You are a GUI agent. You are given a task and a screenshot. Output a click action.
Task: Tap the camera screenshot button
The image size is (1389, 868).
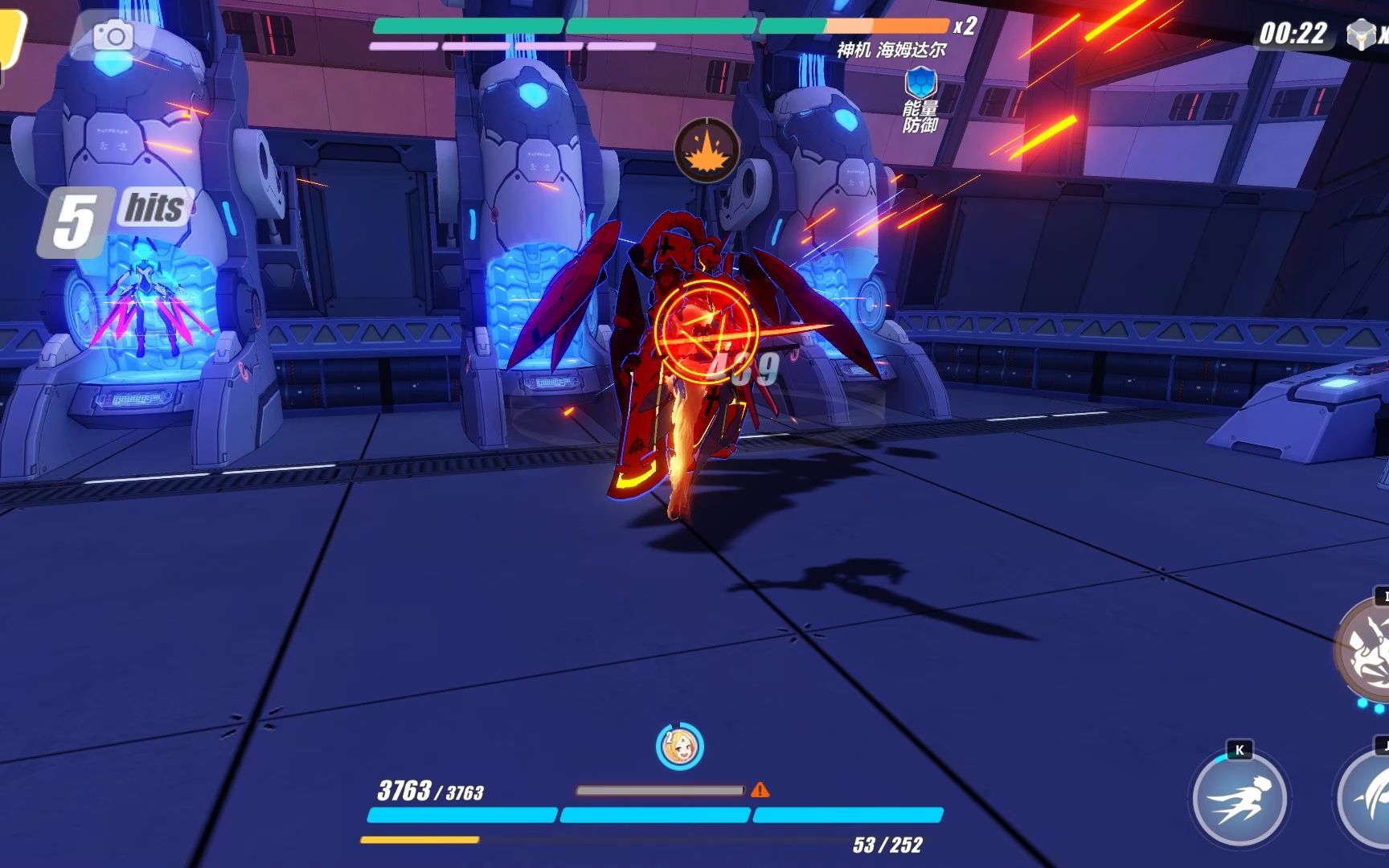[113, 35]
